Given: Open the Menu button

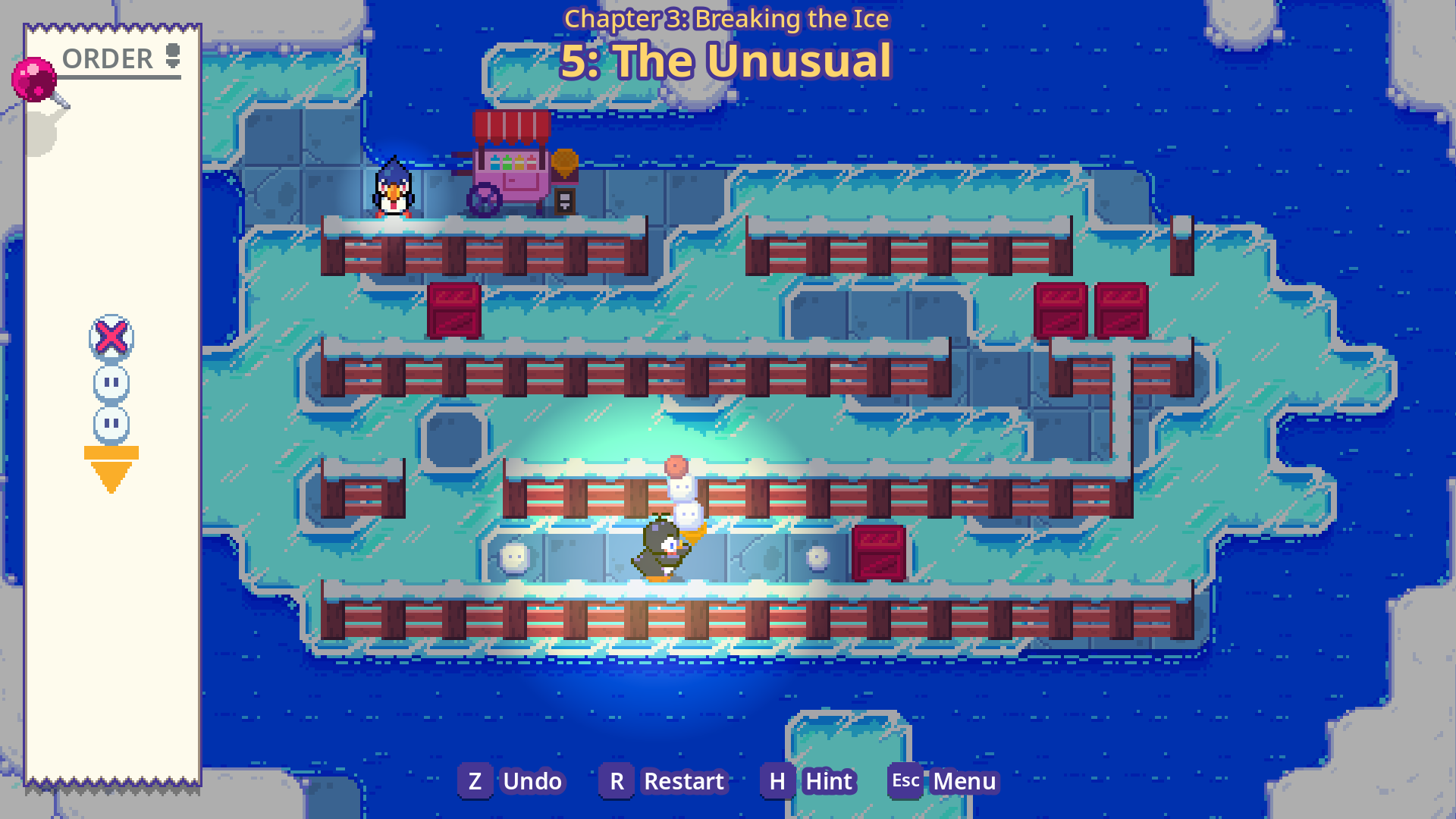Looking at the screenshot, I should [x=944, y=781].
